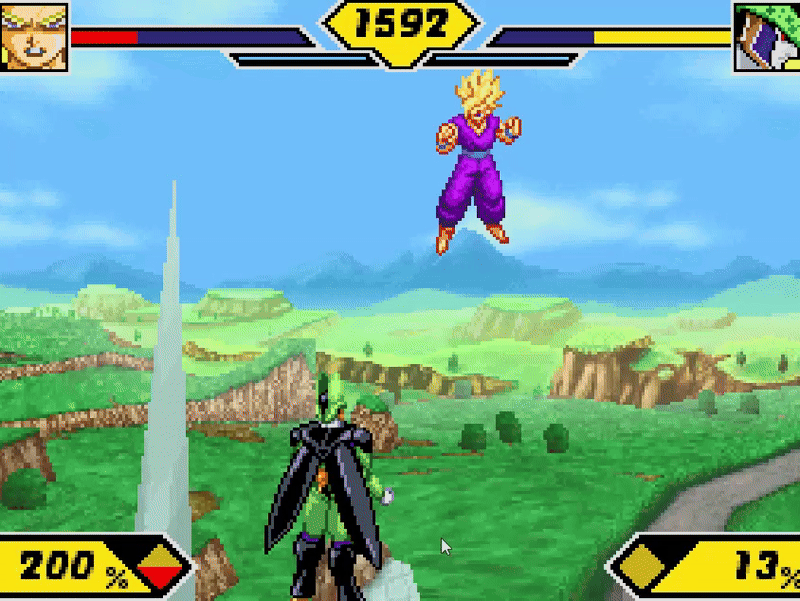
Task: Select the Cell character portrait
Action: pos(766,37)
